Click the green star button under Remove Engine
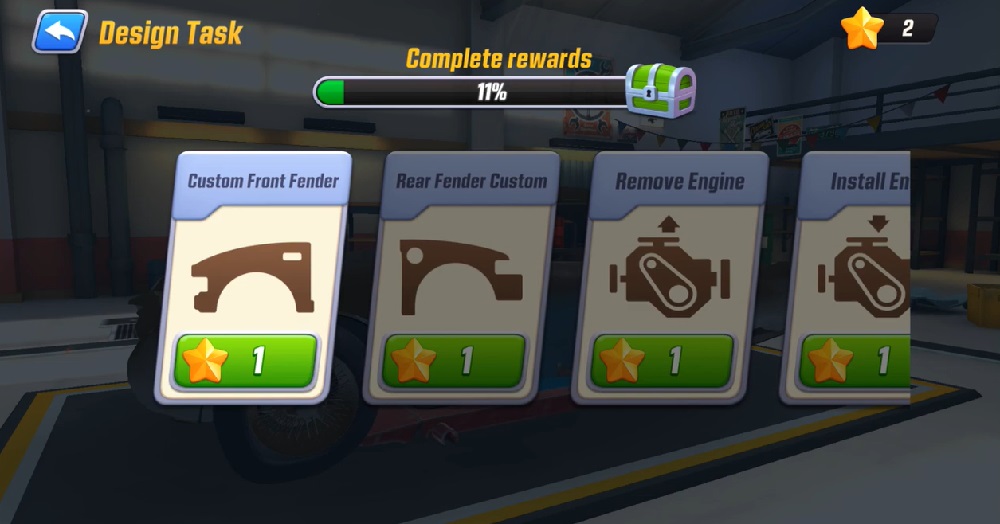The width and height of the screenshot is (1000, 524). 664,361
